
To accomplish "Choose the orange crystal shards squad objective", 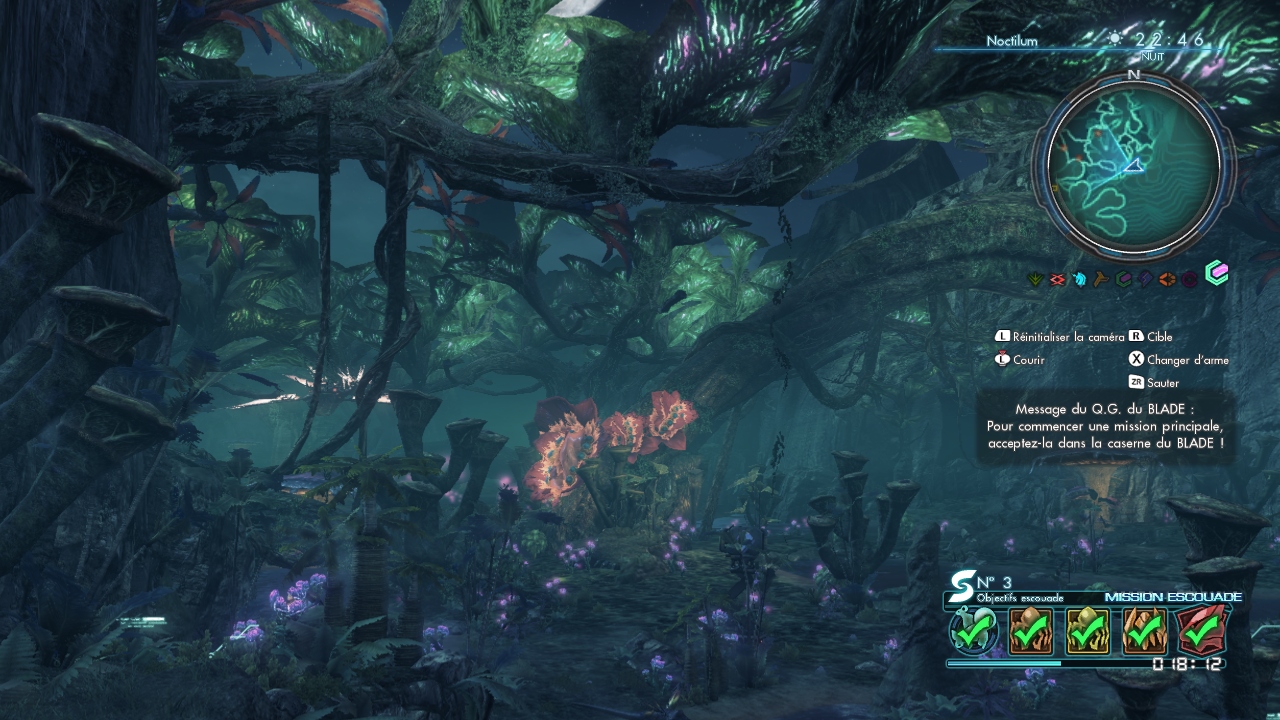I will click(x=1145, y=632).
